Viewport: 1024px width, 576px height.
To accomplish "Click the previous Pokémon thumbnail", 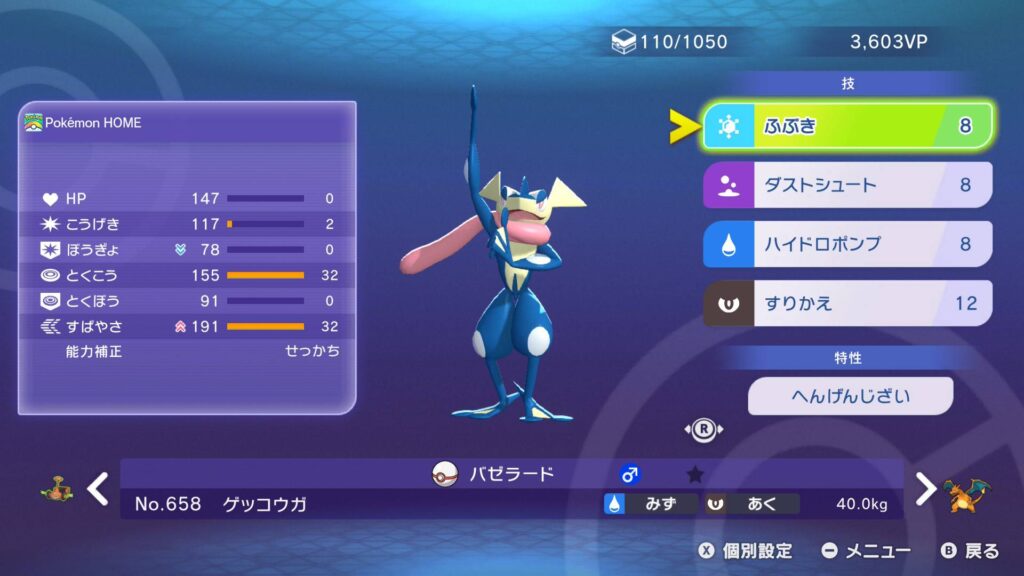I will pyautogui.click(x=55, y=490).
